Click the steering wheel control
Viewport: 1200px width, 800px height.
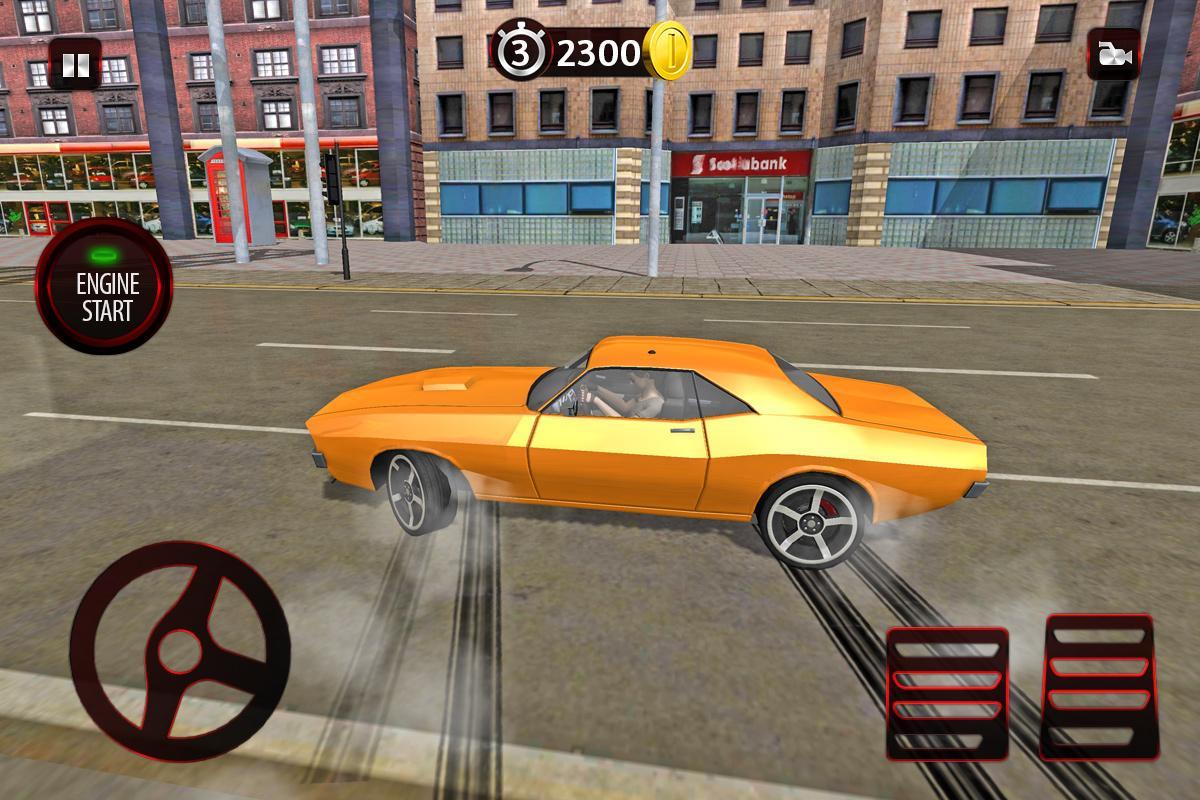coord(180,652)
